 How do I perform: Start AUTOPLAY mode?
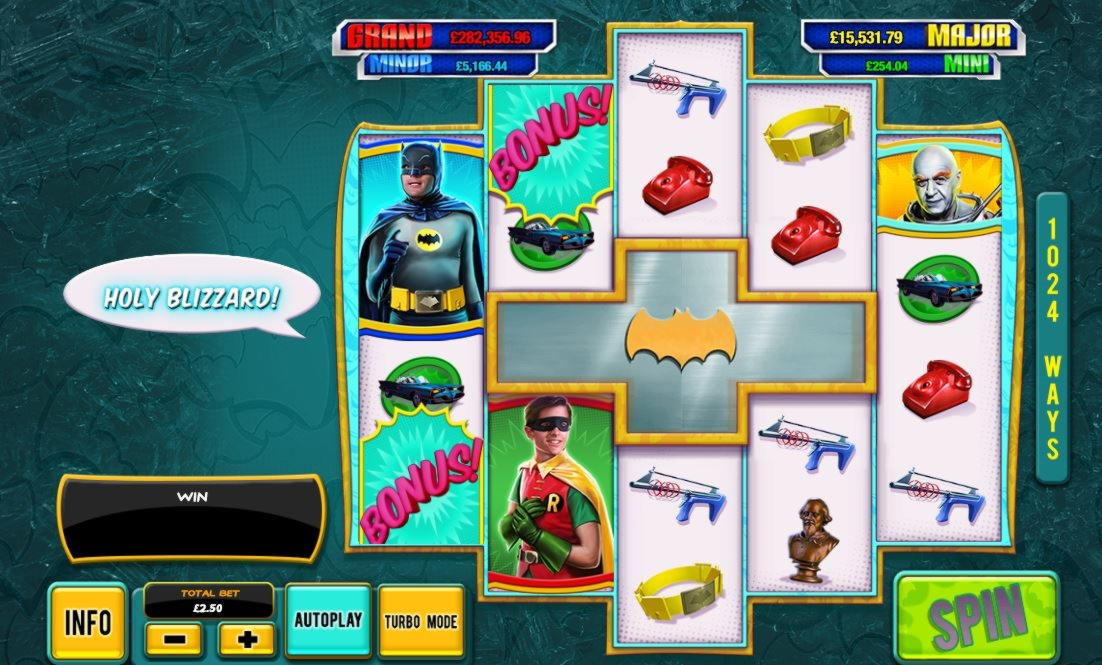point(328,620)
